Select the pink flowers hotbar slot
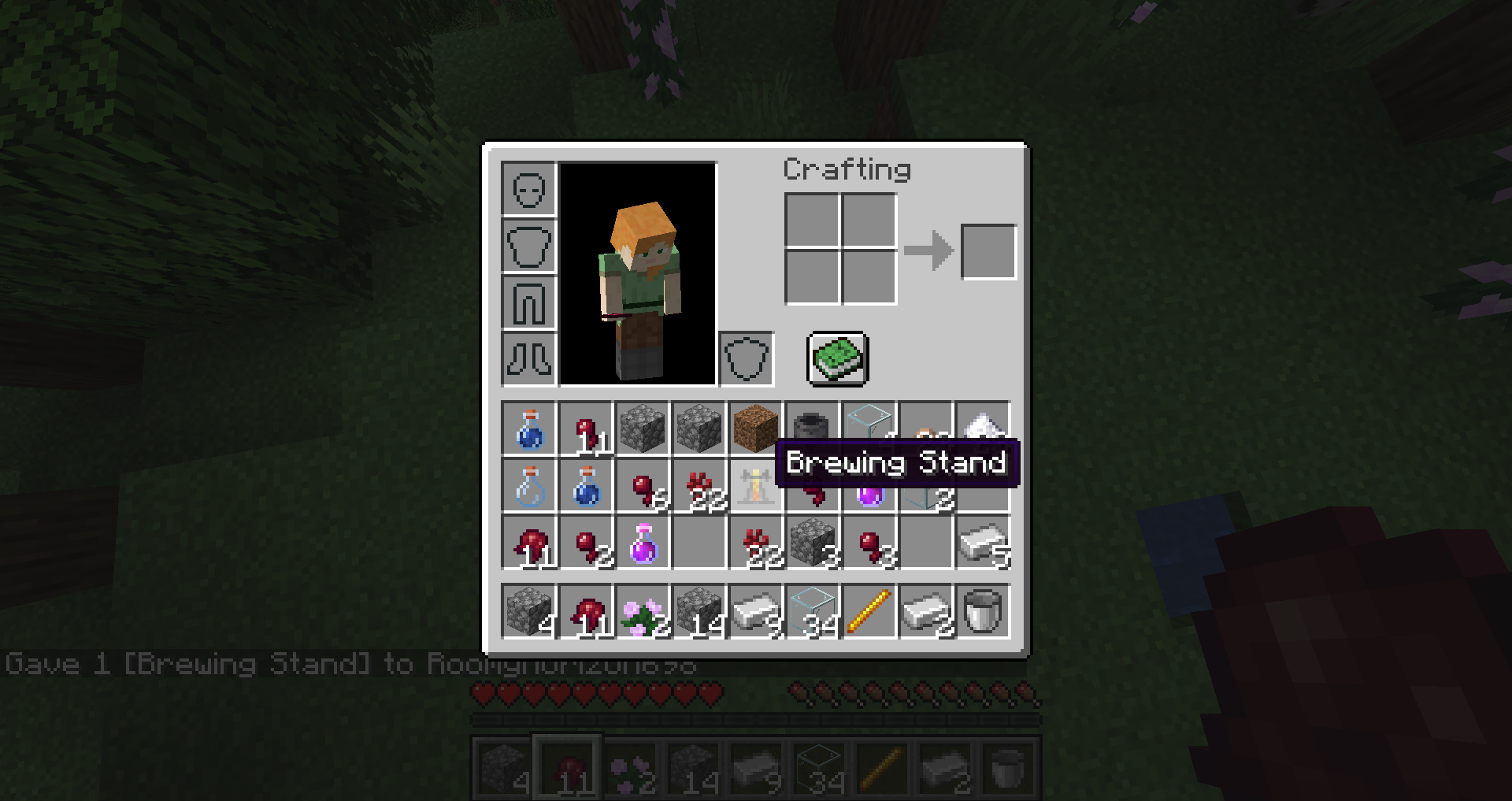Screen dimensions: 1512x801 click(642, 611)
